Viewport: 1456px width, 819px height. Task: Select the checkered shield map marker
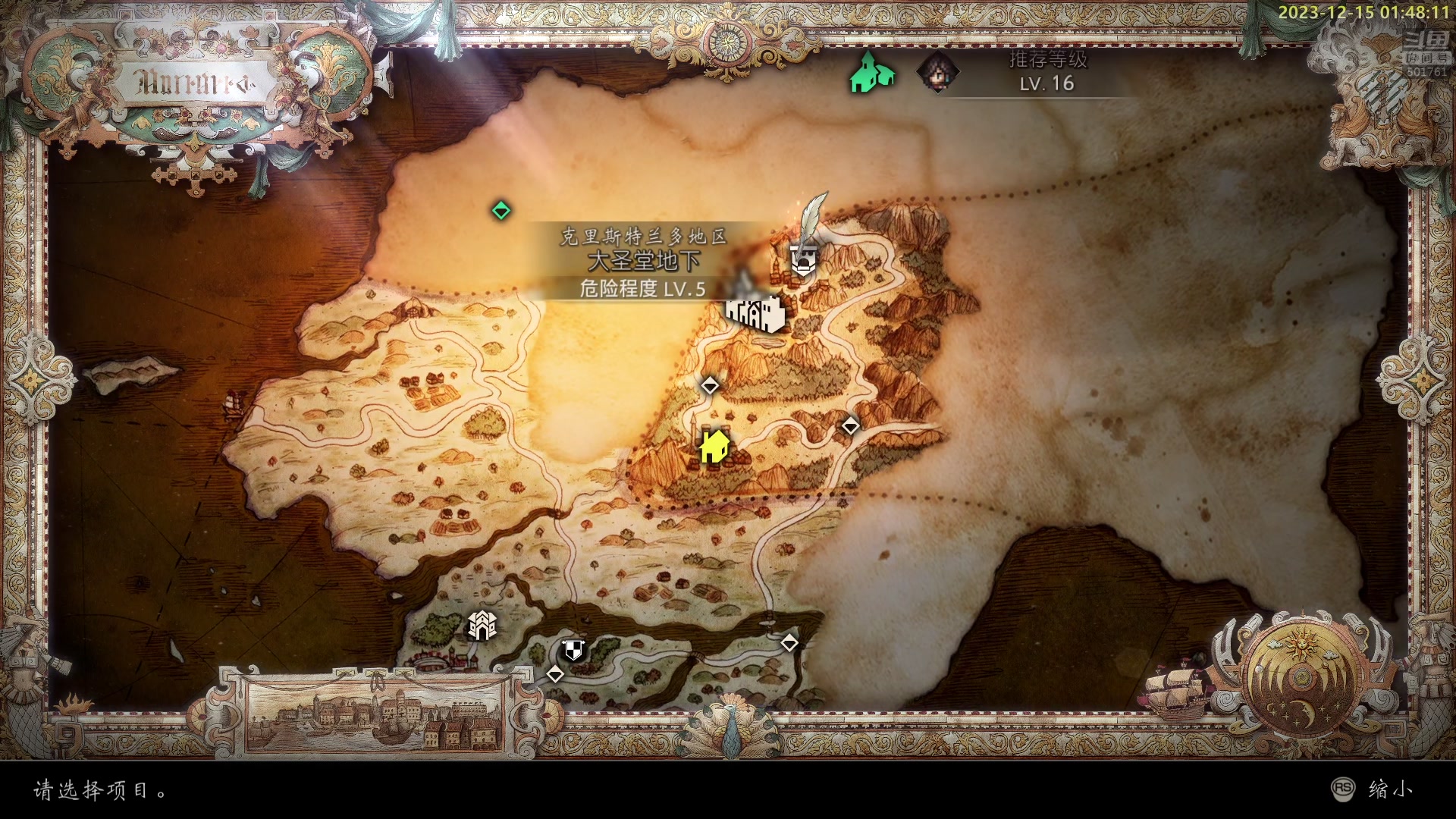(x=573, y=650)
